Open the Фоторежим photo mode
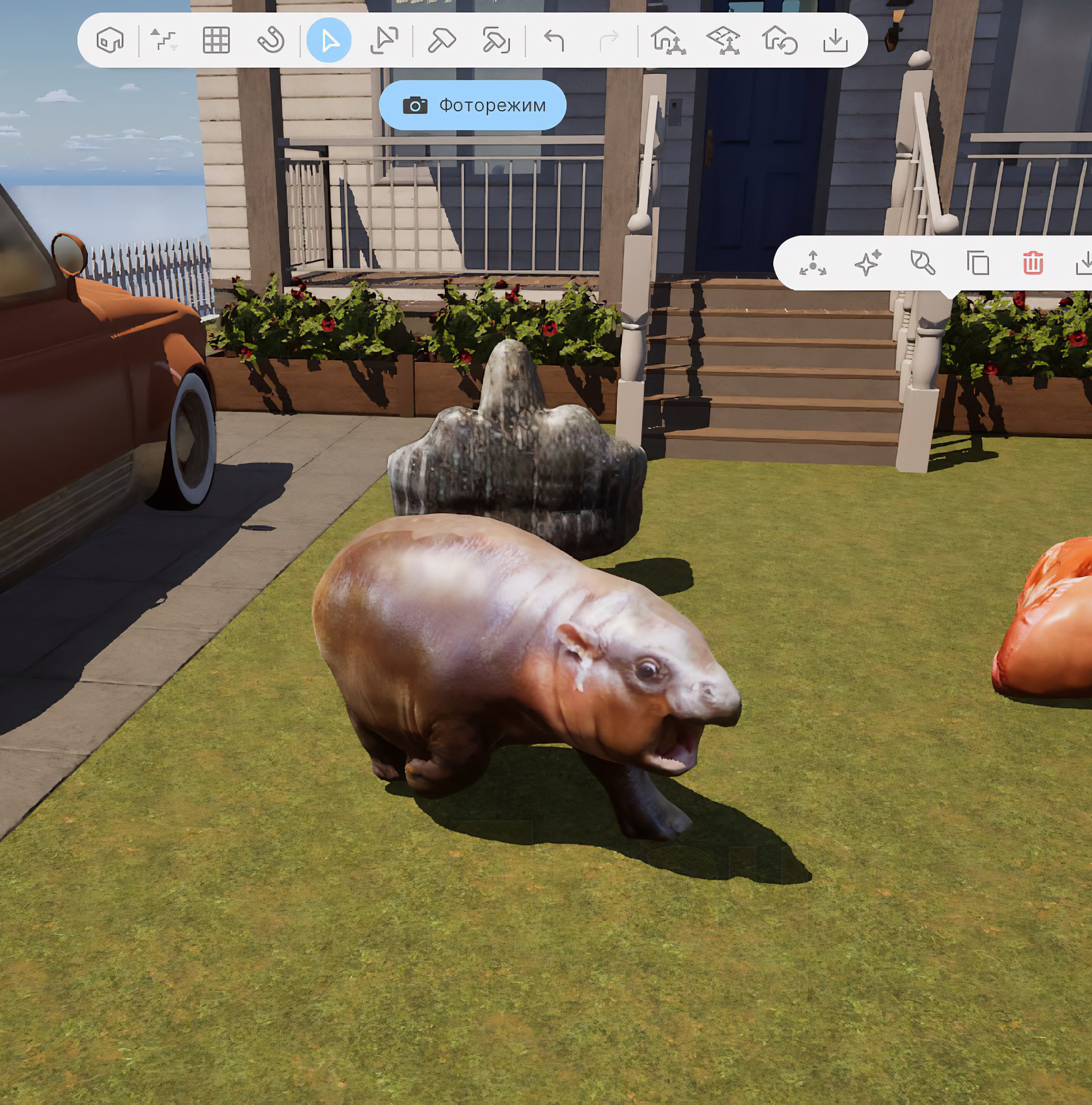 click(x=472, y=105)
